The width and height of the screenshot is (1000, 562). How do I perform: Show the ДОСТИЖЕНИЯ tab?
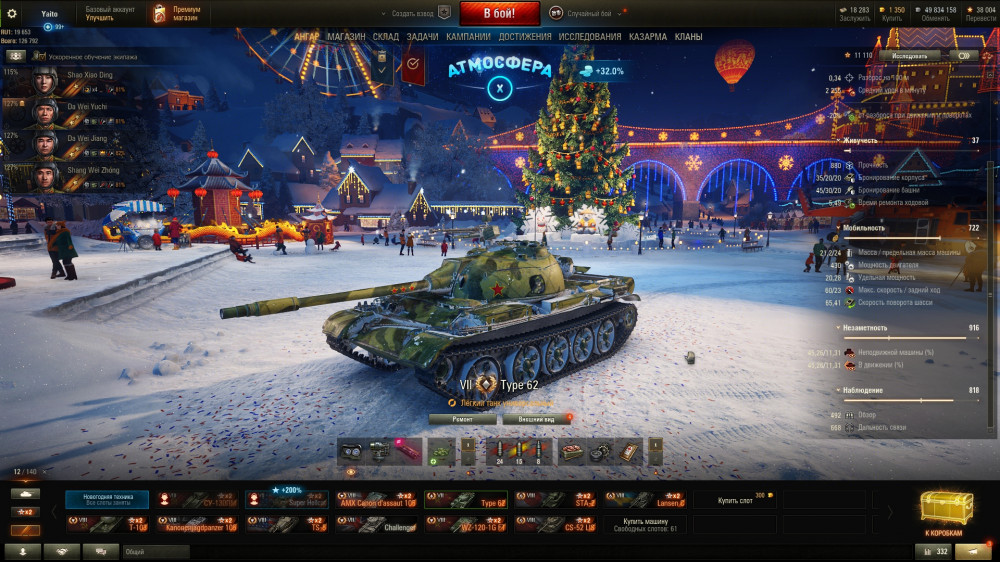coord(525,37)
